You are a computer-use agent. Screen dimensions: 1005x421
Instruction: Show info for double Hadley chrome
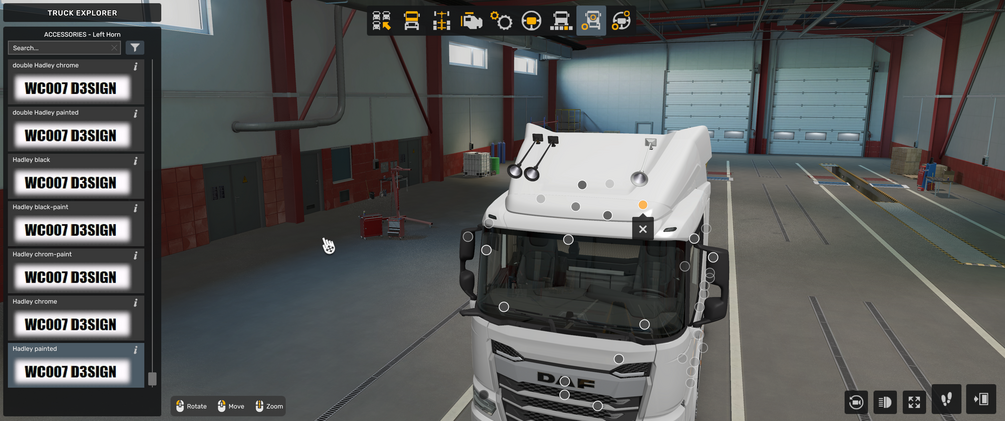point(136,67)
